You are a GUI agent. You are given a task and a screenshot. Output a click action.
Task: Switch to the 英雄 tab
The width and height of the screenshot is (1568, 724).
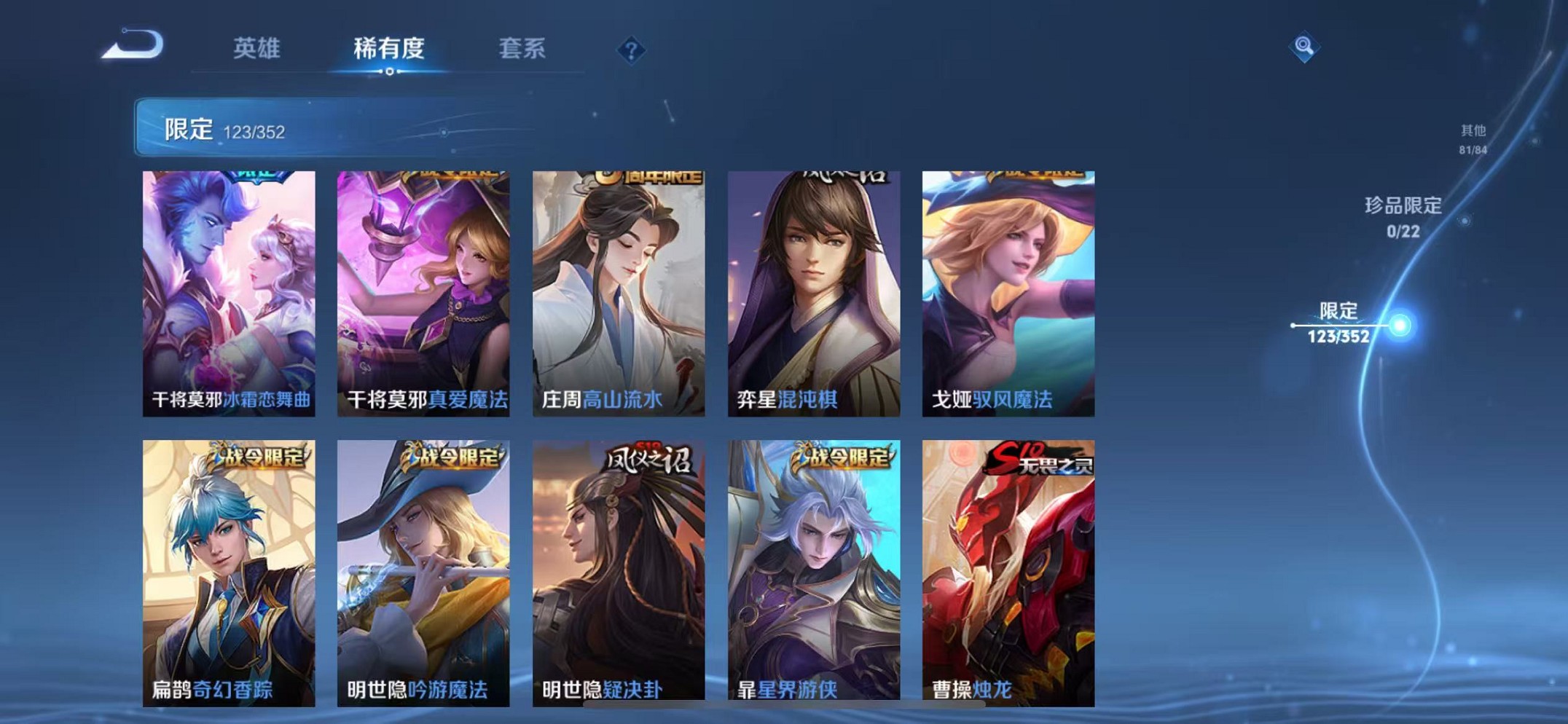pos(256,48)
